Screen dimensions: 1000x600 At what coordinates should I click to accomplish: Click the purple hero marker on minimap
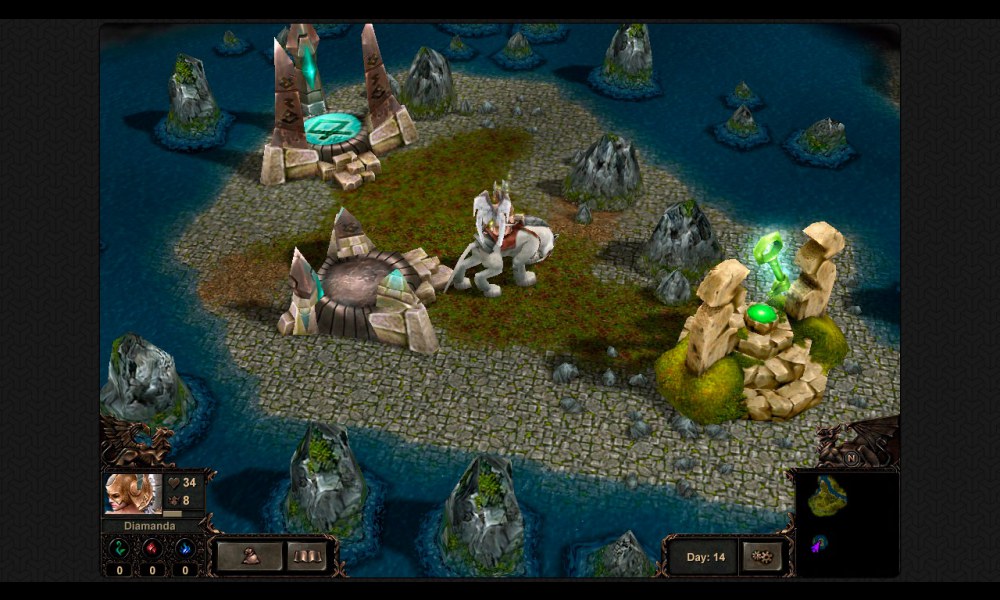click(x=820, y=543)
